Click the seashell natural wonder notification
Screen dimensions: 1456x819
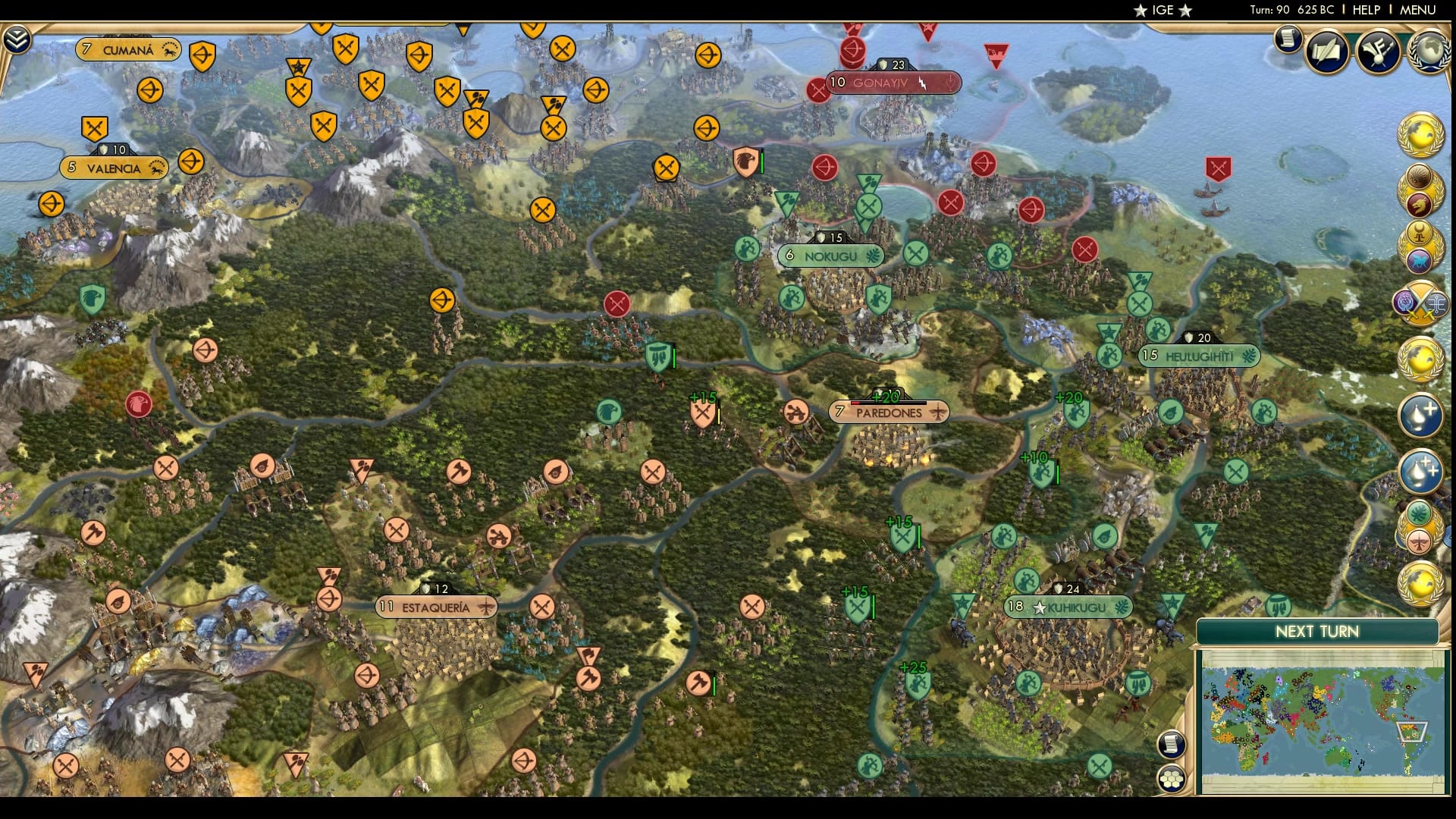[1420, 177]
